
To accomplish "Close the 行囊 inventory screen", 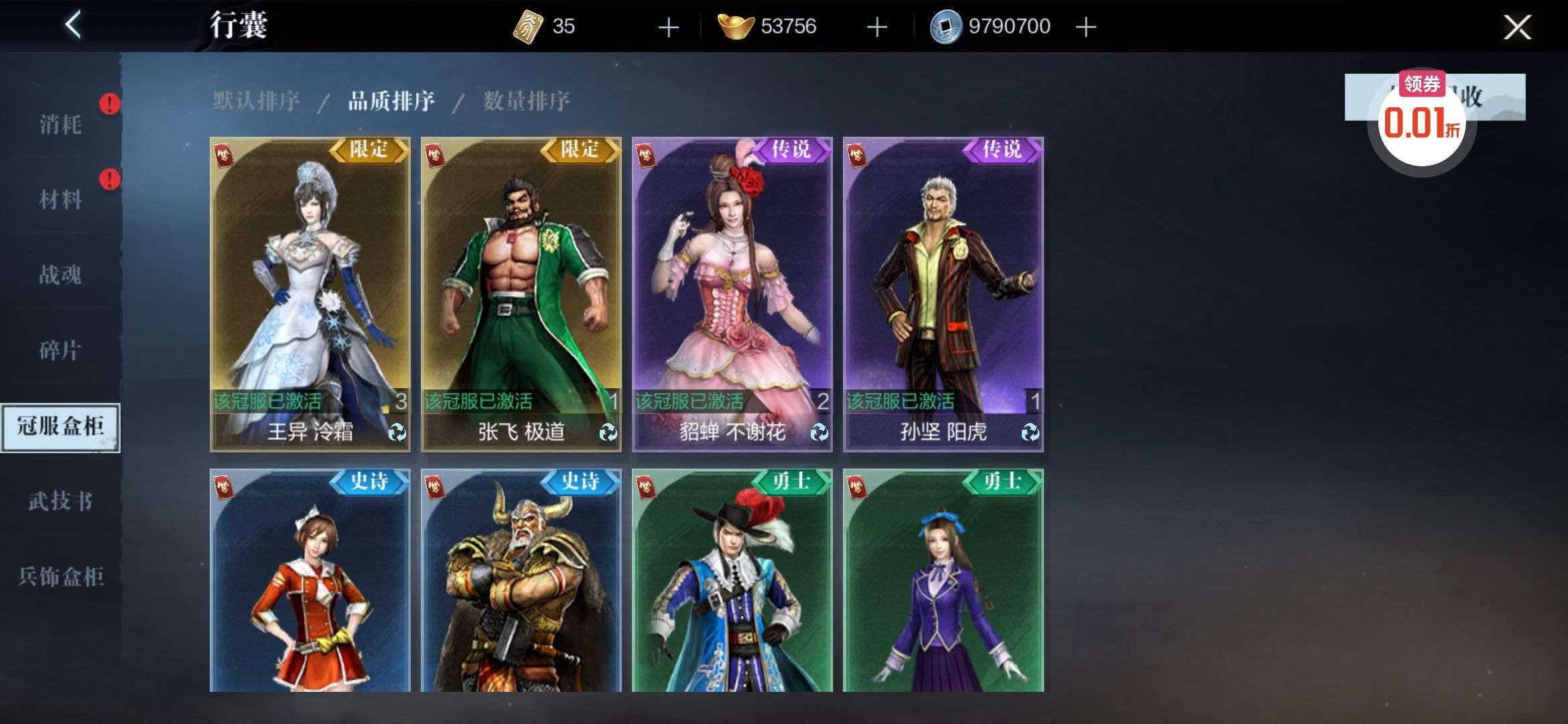I will pyautogui.click(x=1516, y=27).
